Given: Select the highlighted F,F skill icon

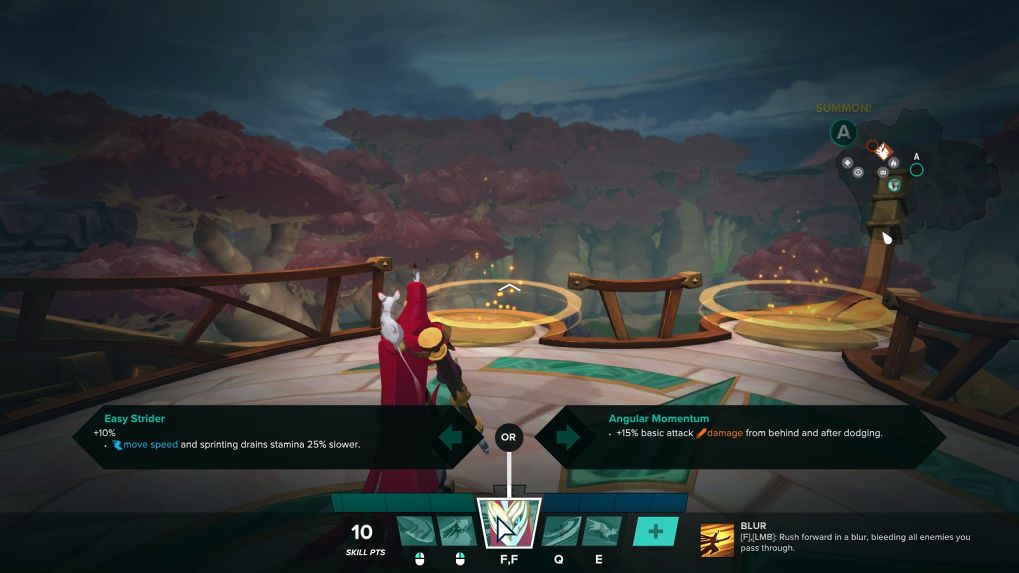Looking at the screenshot, I should 510,522.
